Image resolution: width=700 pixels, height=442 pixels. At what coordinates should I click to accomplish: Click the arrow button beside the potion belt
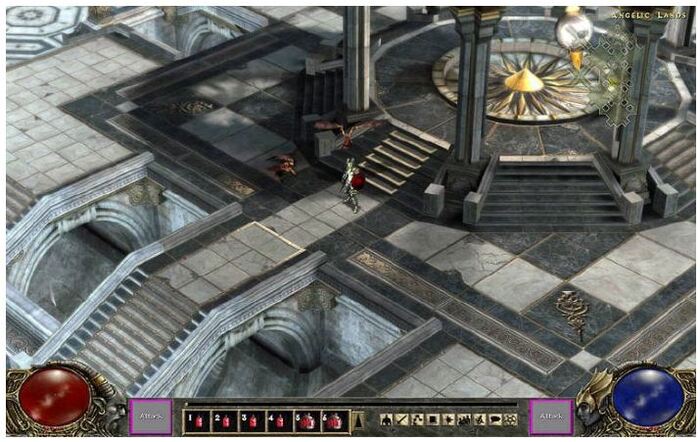tap(358, 420)
